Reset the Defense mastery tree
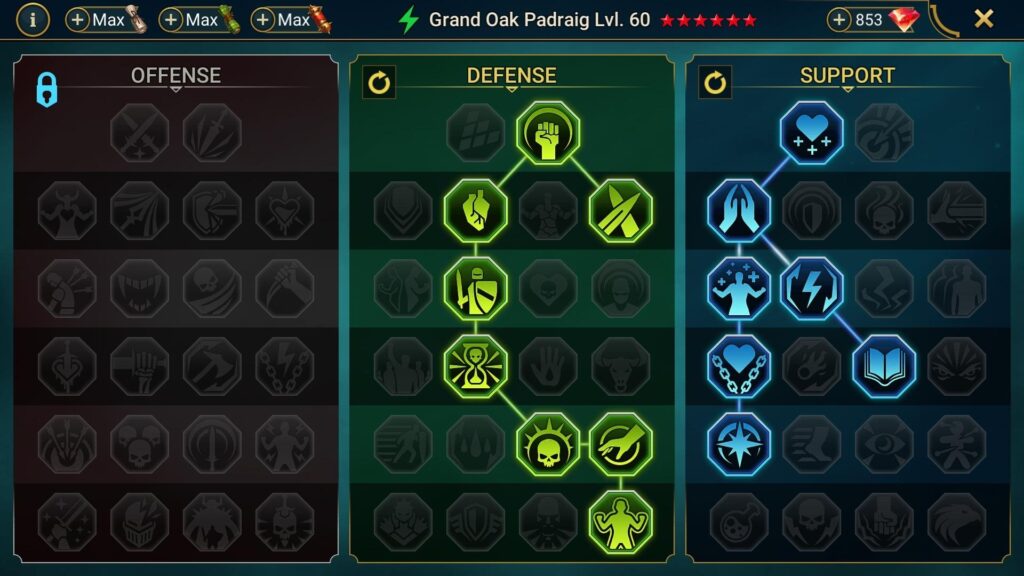Viewport: 1024px width, 576px height. (x=379, y=82)
